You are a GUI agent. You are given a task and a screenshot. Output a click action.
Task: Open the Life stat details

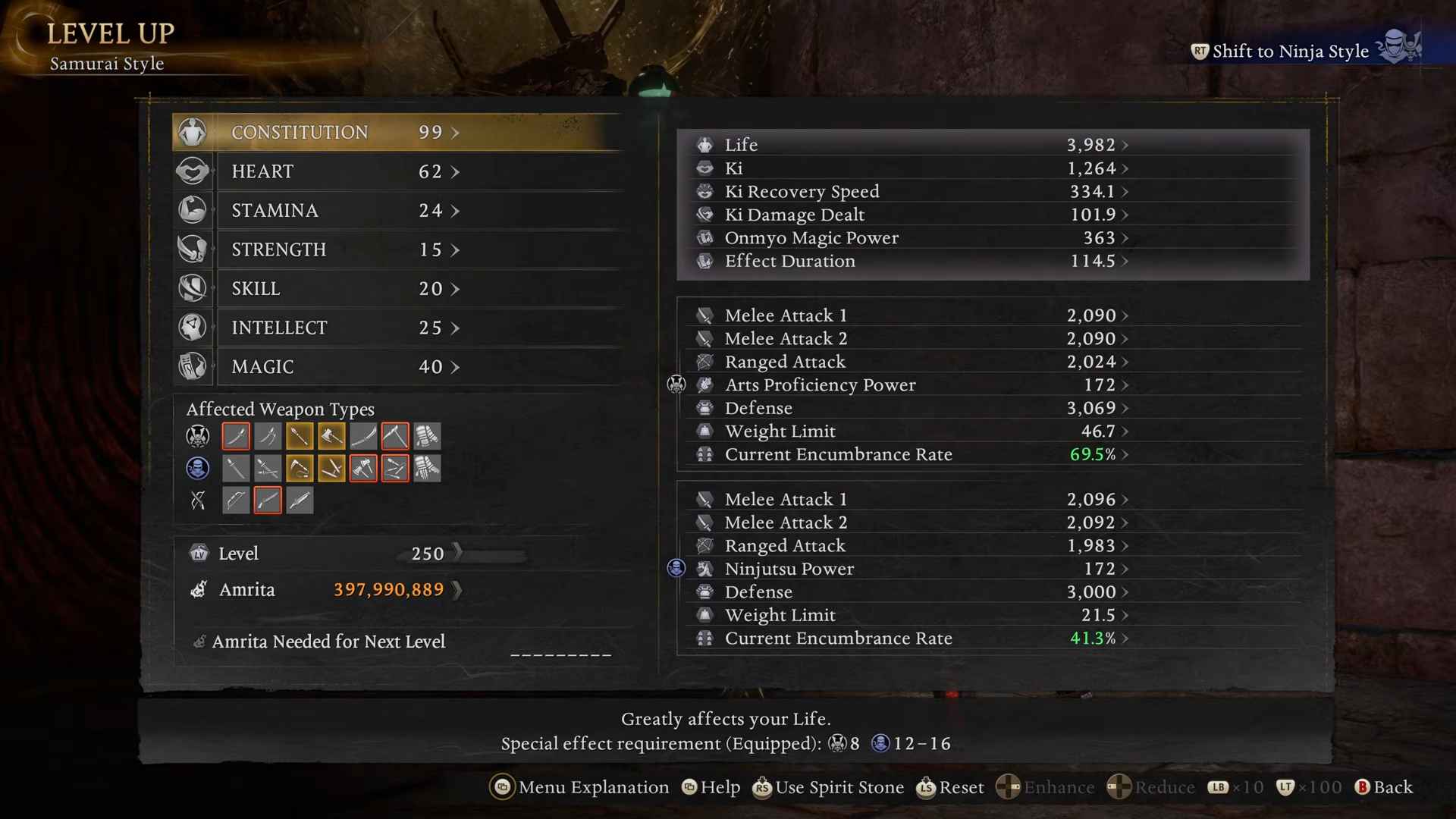coord(910,145)
